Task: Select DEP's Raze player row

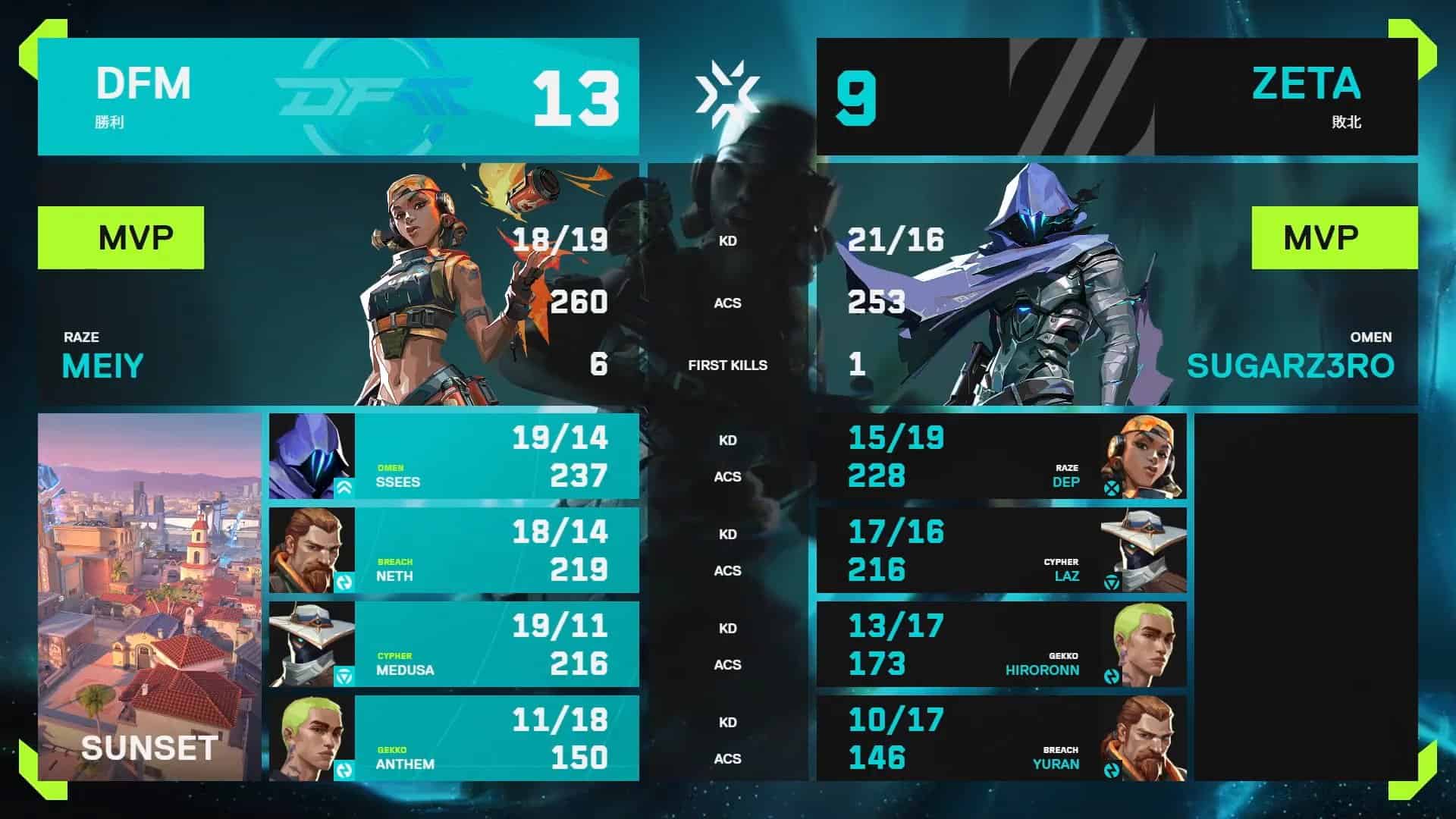Action: click(x=1001, y=456)
